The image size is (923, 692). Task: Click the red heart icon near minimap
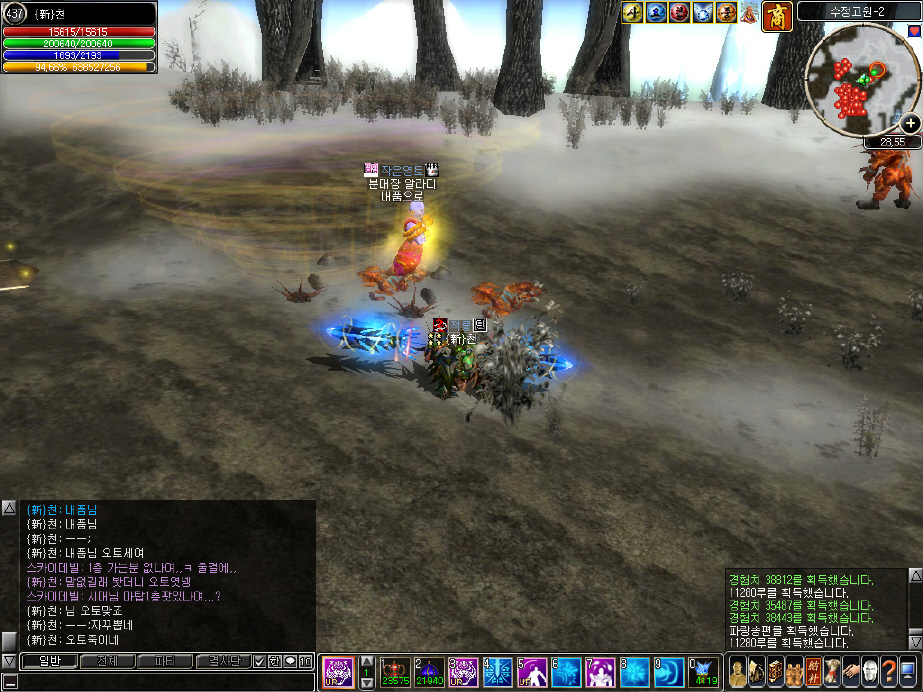click(915, 32)
